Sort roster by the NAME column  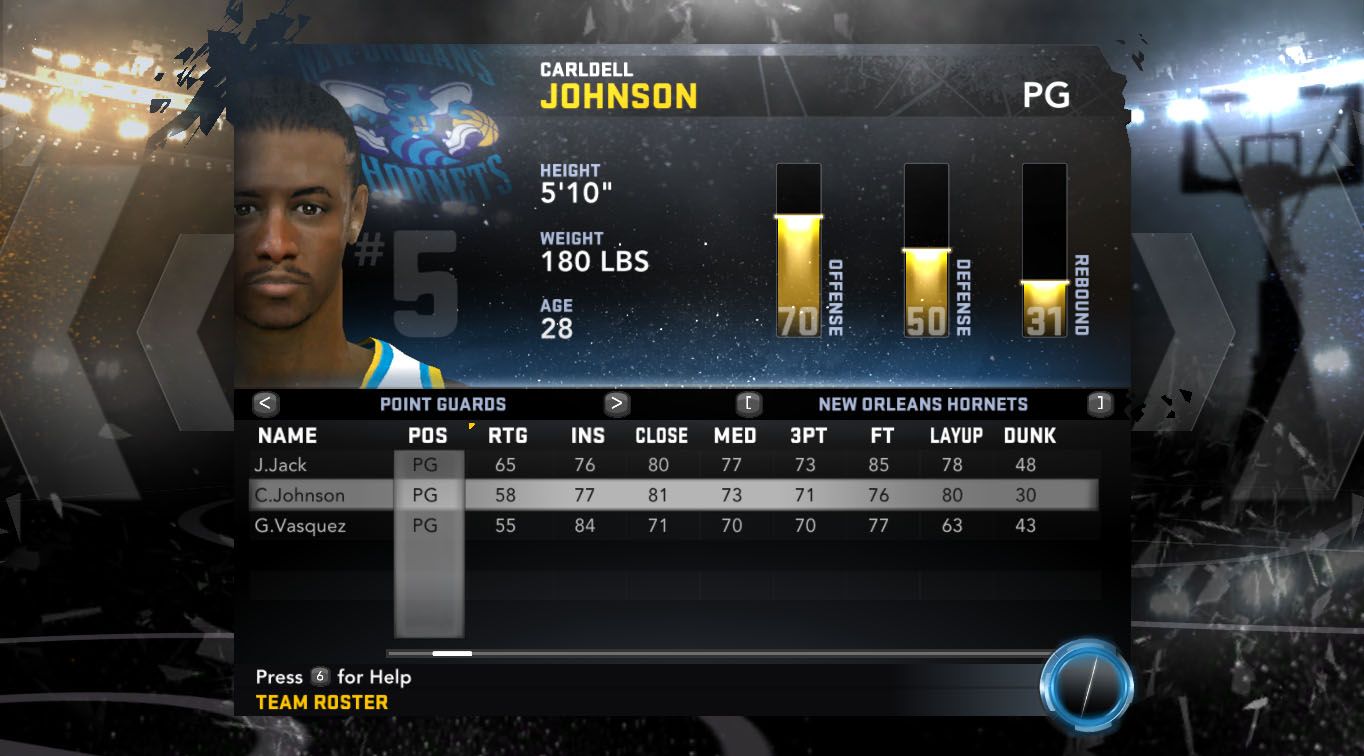(287, 436)
